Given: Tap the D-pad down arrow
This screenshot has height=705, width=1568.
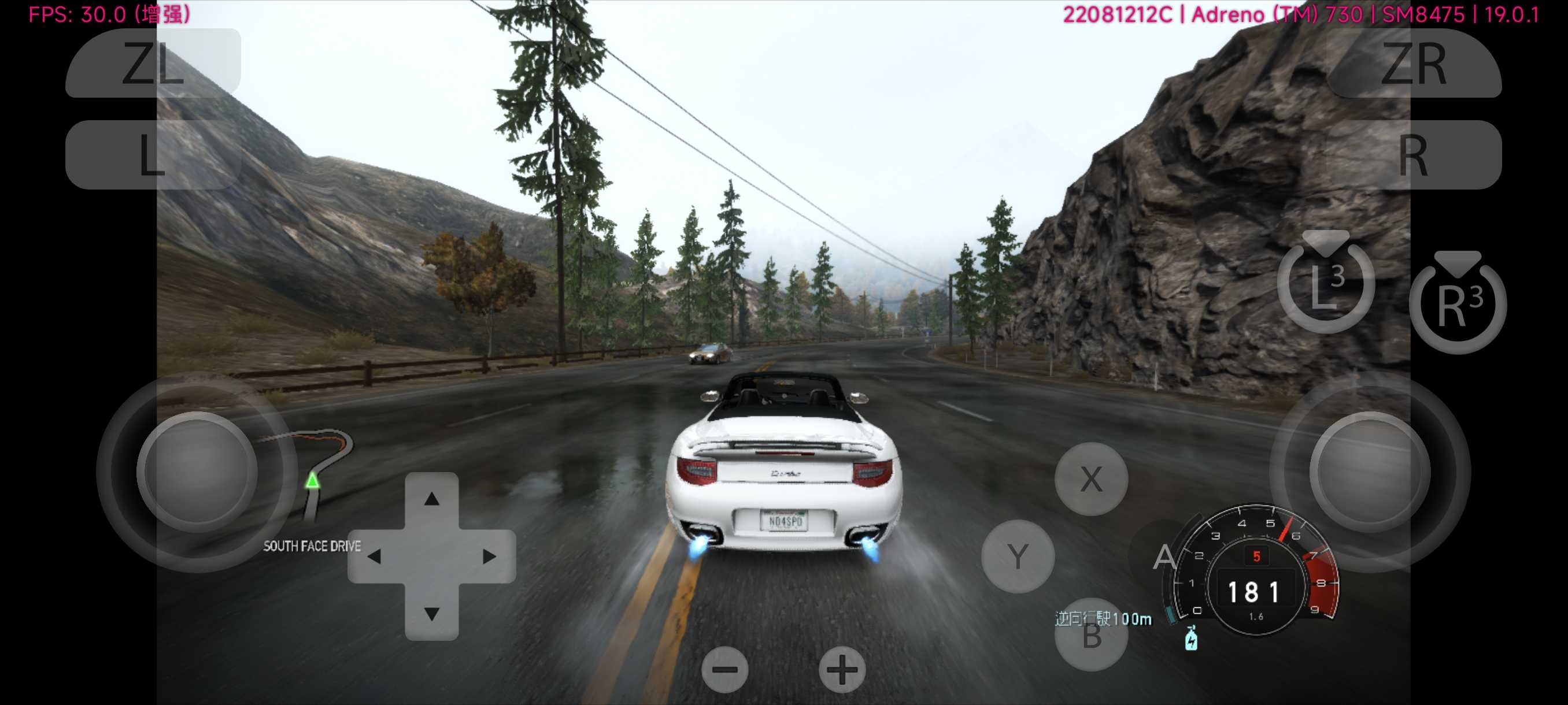Looking at the screenshot, I should [431, 613].
